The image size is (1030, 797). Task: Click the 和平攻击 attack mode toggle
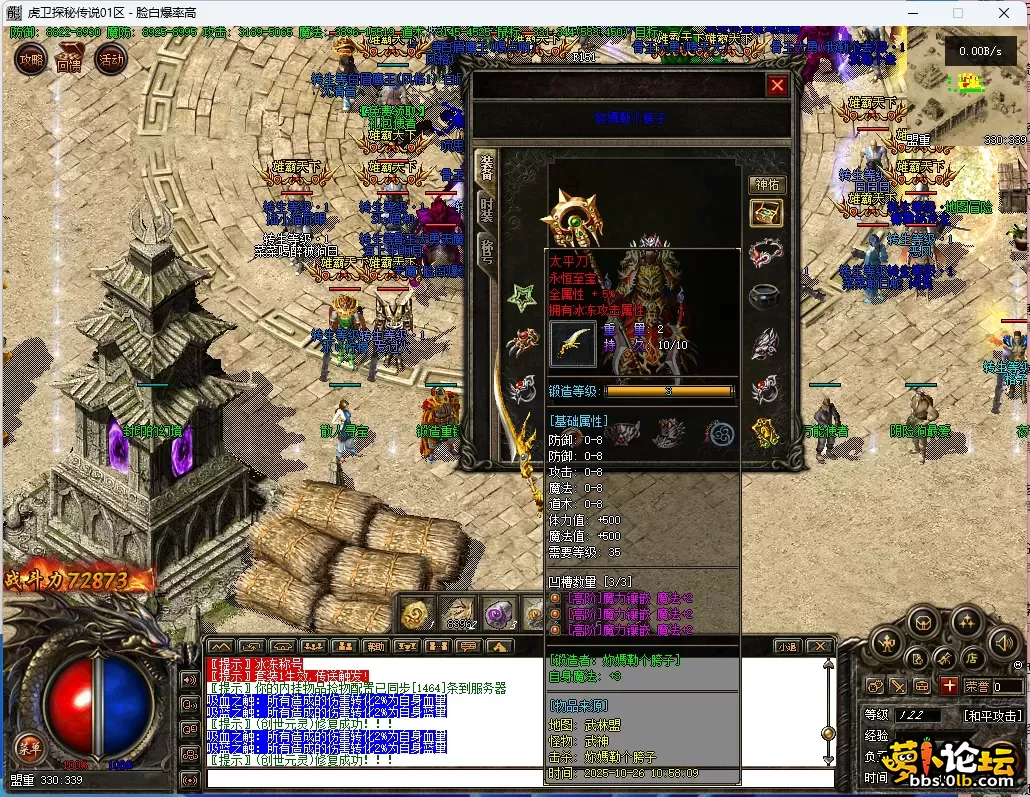tap(993, 716)
